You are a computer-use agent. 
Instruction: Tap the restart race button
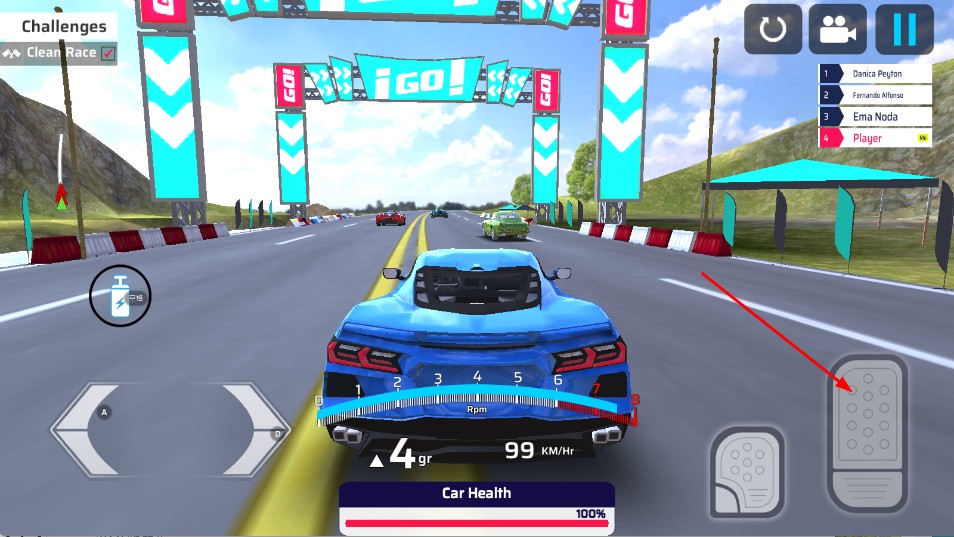(x=773, y=30)
